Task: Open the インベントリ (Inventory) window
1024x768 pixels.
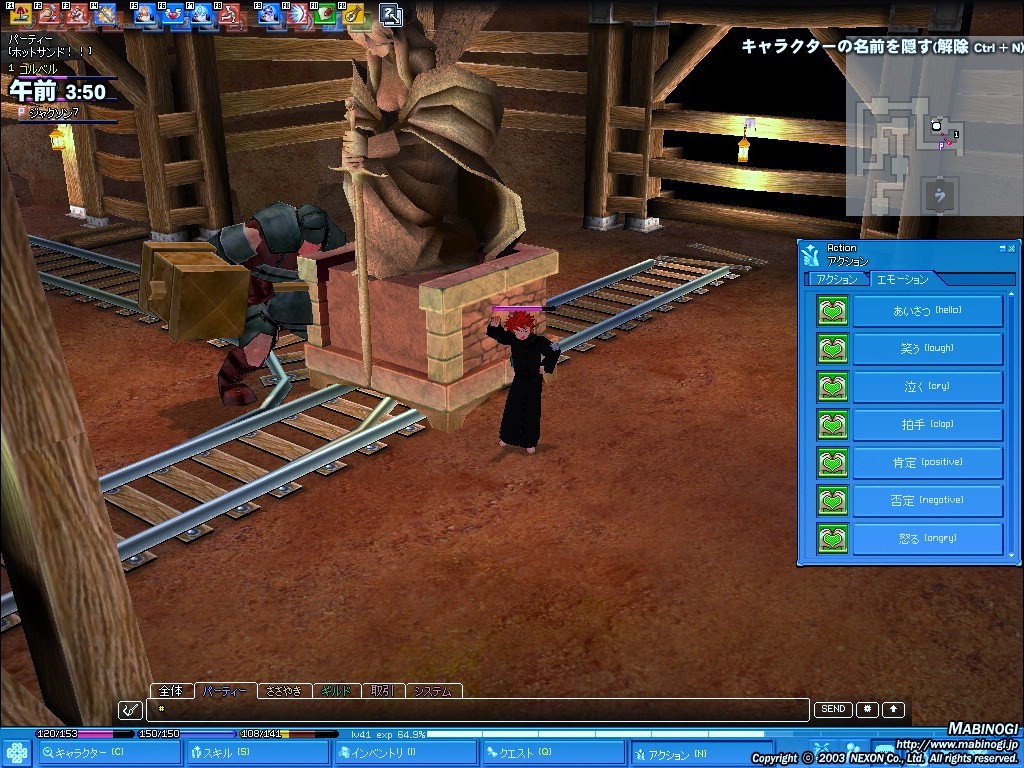Action: click(x=405, y=754)
